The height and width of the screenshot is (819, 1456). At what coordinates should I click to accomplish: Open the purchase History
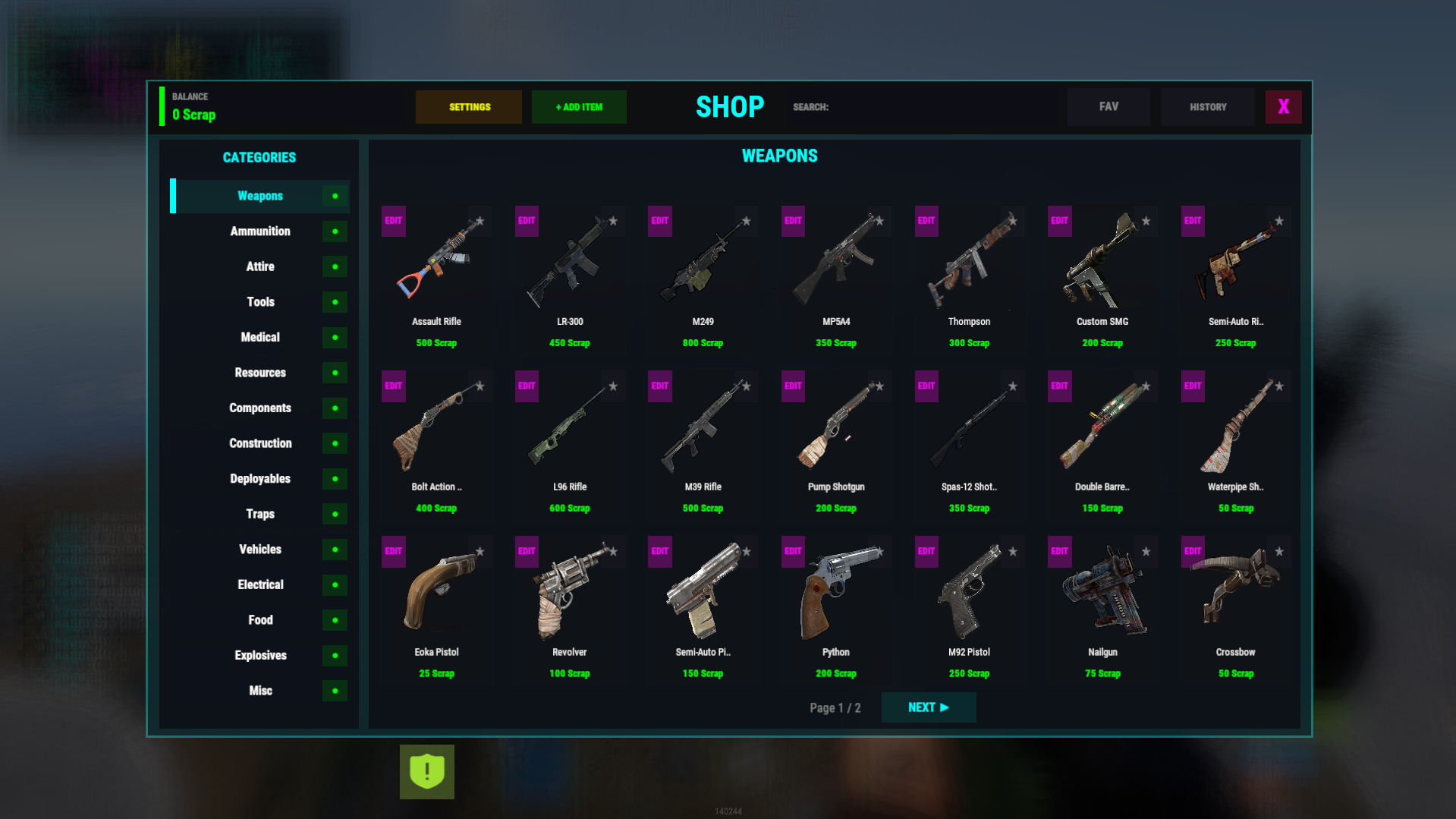click(x=1207, y=107)
